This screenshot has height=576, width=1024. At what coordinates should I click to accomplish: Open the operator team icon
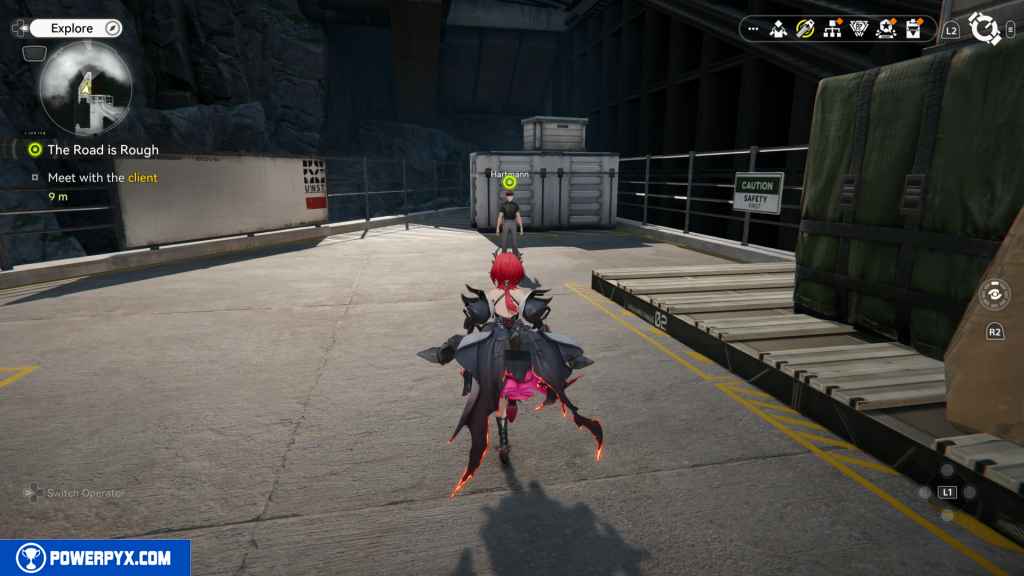(x=778, y=29)
